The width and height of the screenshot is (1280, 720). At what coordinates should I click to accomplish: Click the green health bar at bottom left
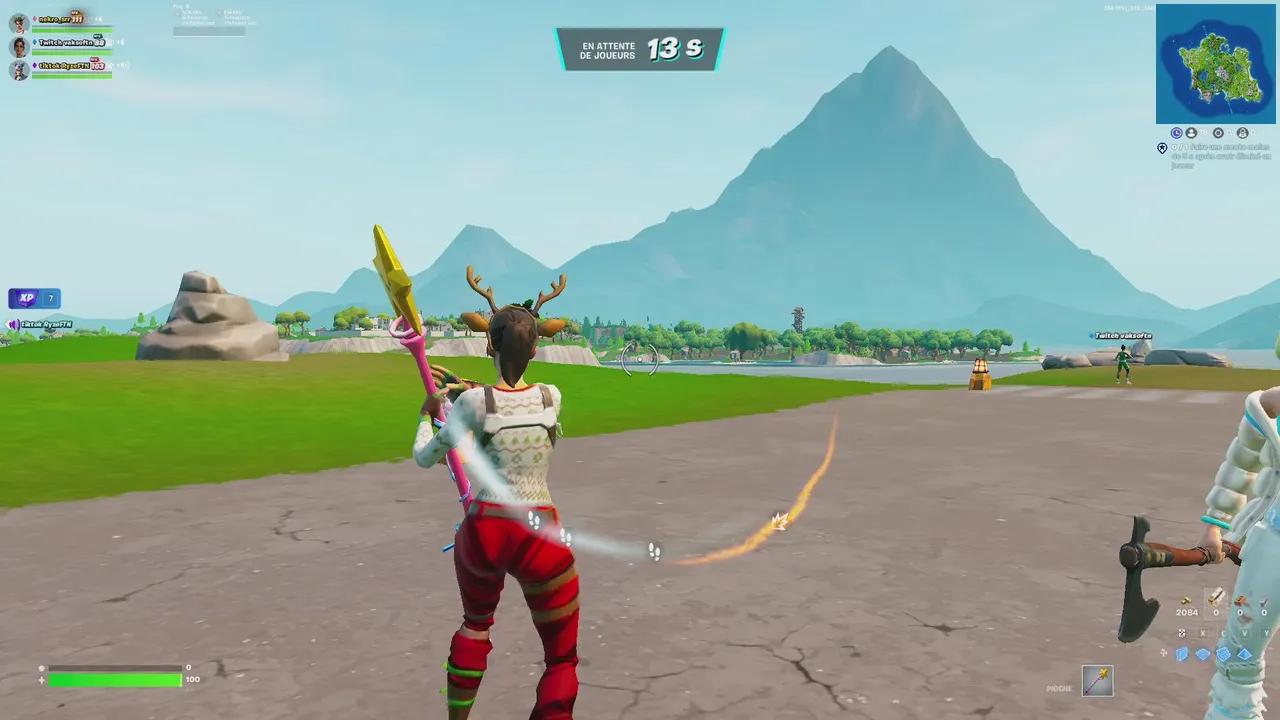[115, 679]
